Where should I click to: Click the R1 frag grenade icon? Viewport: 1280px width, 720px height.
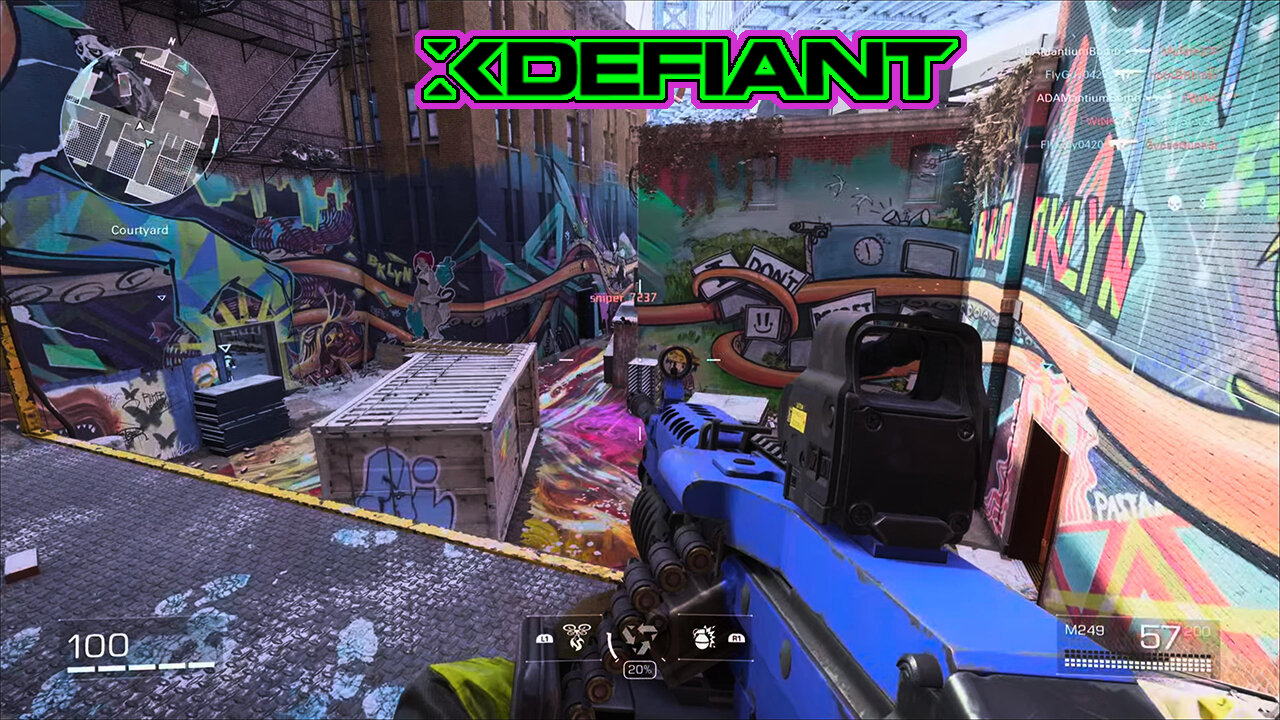point(703,637)
